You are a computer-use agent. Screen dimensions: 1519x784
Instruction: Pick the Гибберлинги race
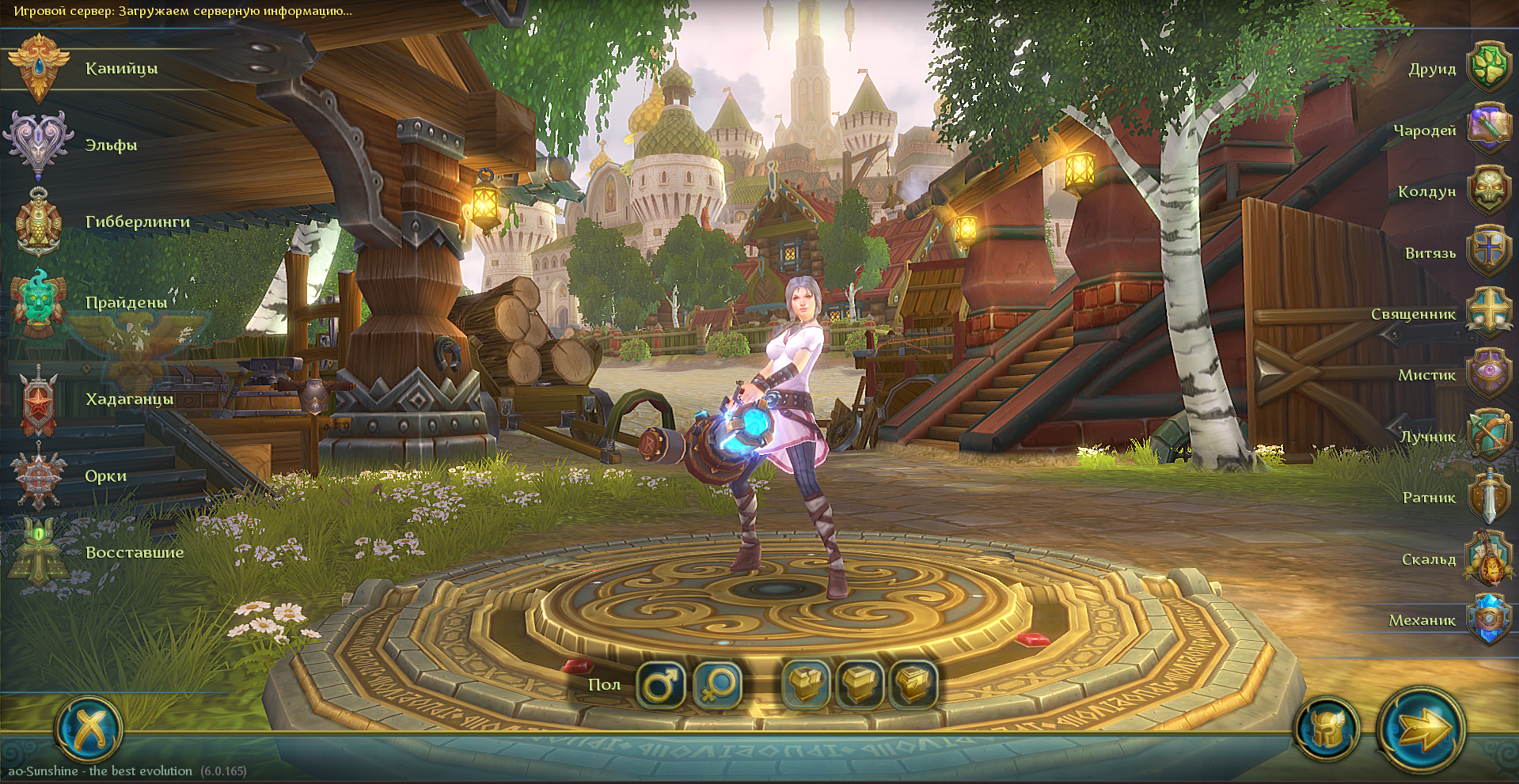38,222
